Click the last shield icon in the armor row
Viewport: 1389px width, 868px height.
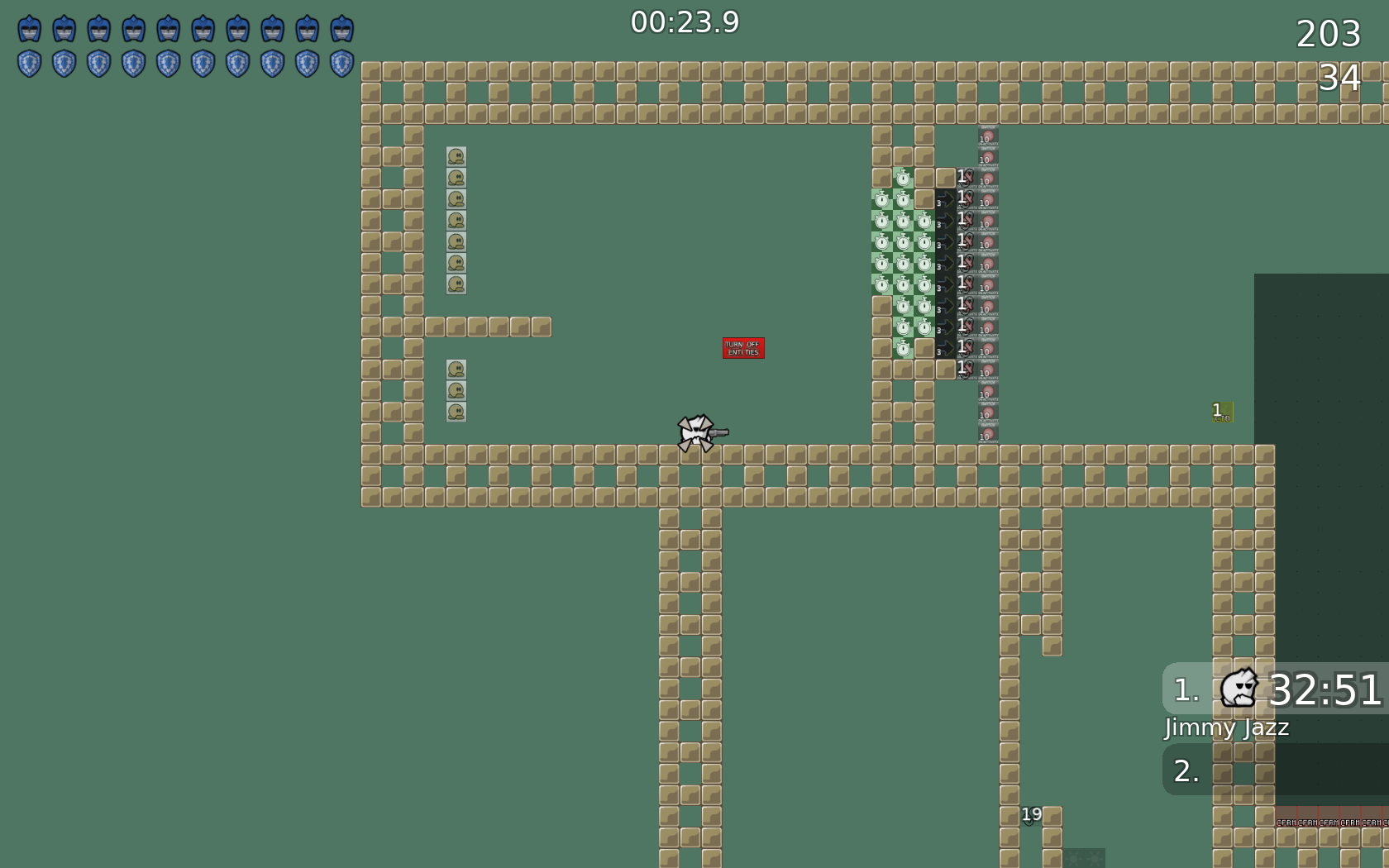(x=342, y=63)
